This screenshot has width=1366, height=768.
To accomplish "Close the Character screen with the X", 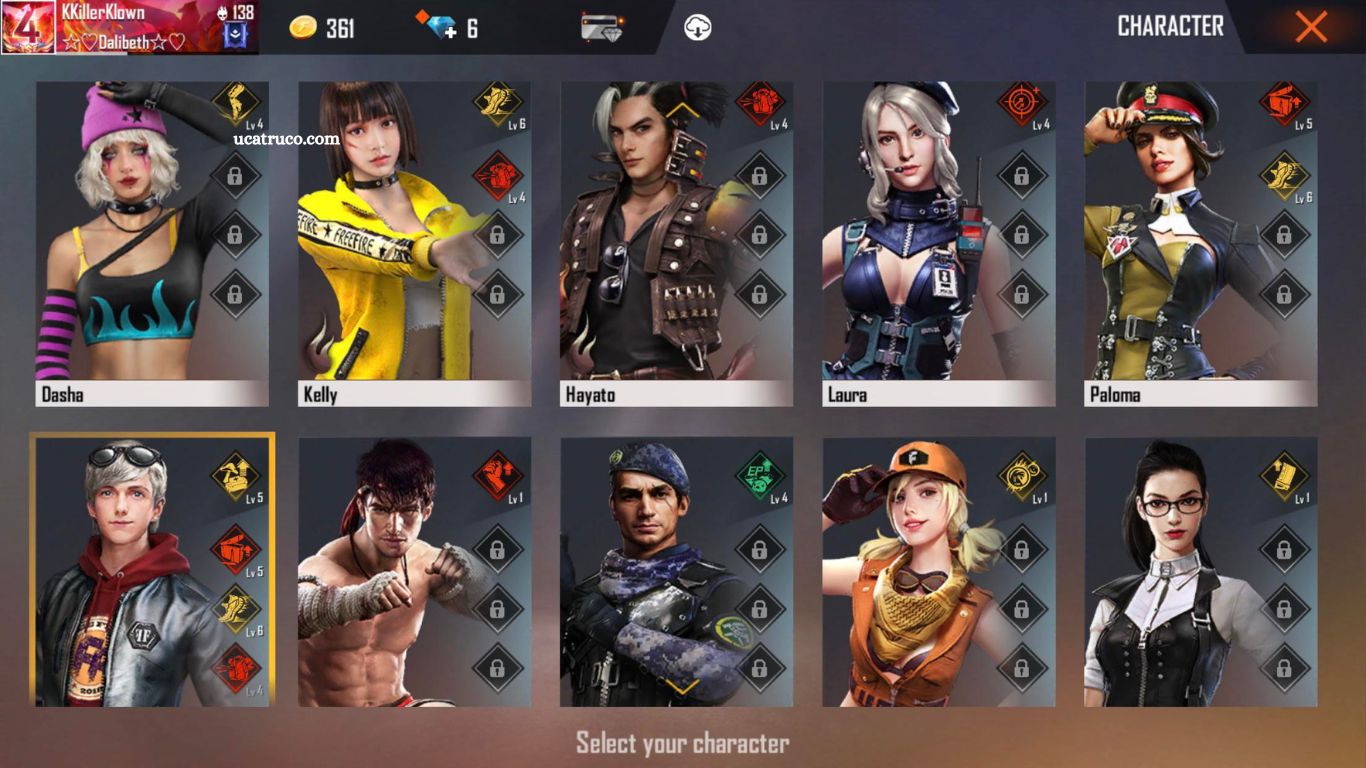I will 1310,27.
